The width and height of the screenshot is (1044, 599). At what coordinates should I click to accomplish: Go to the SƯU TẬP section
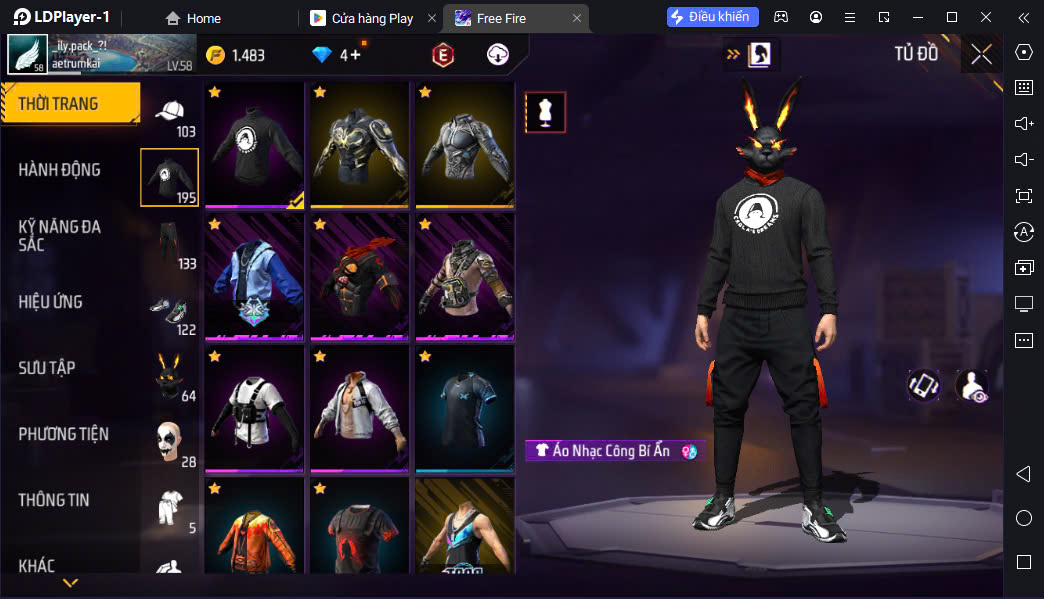click(x=47, y=368)
